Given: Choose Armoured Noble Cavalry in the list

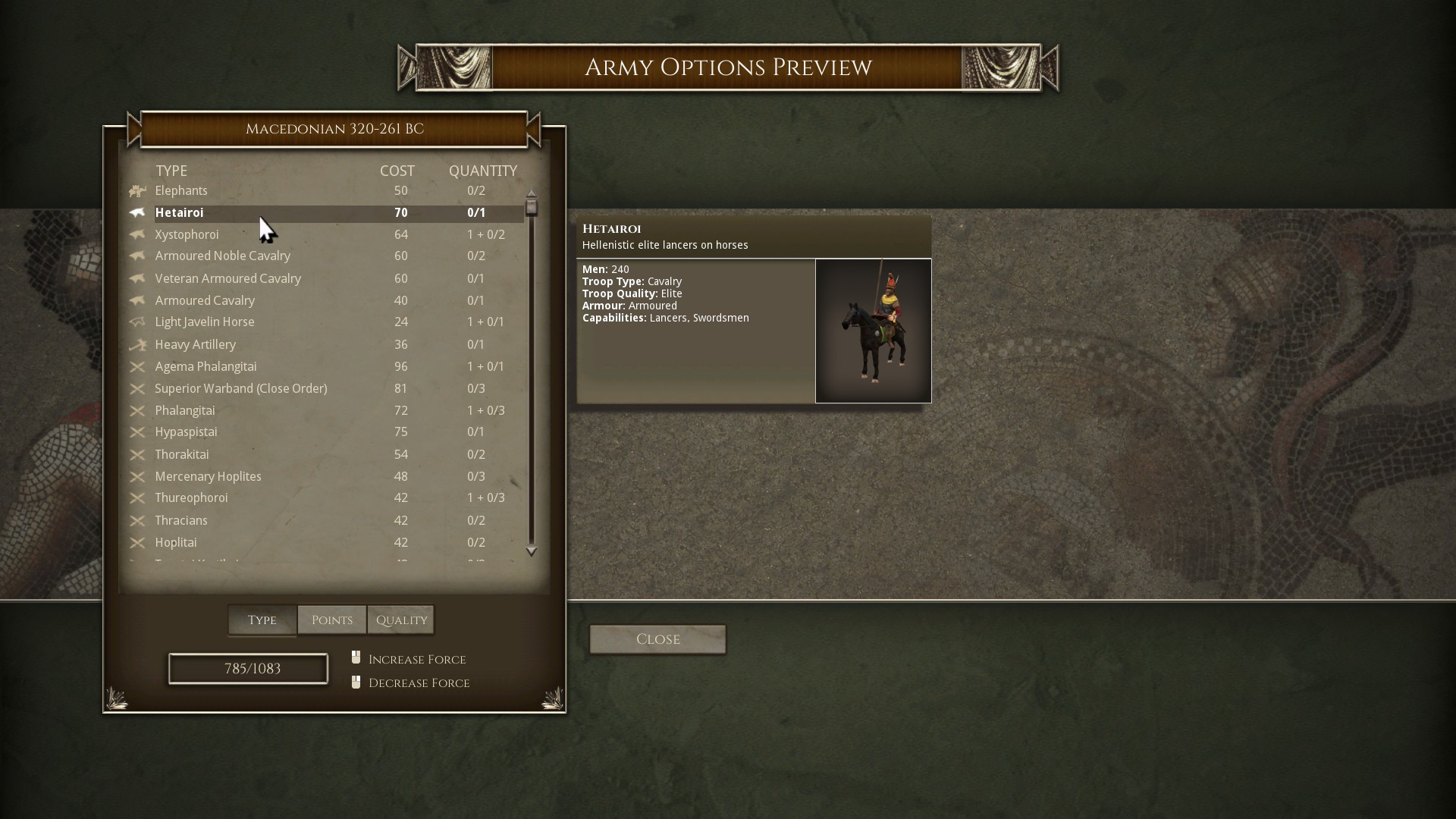Looking at the screenshot, I should point(222,256).
